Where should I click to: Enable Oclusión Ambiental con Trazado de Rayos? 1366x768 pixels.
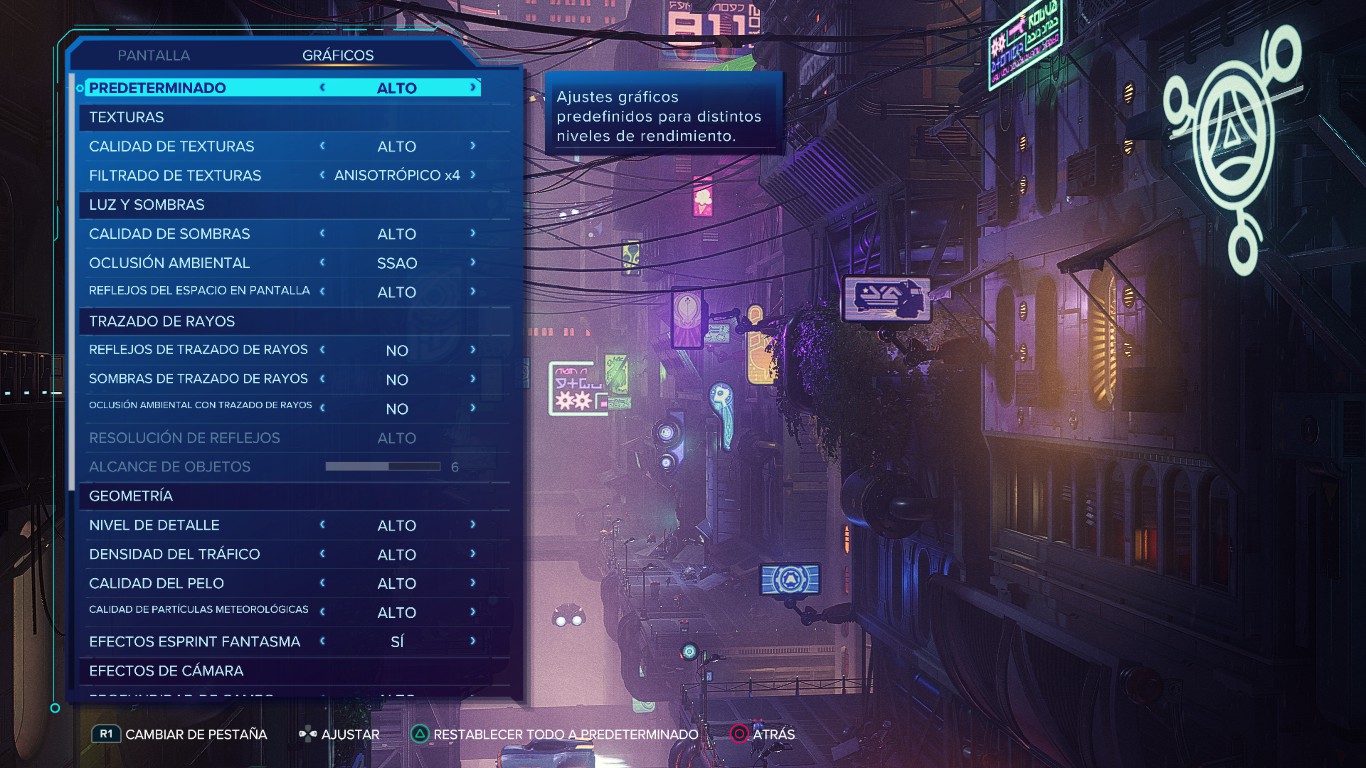pos(473,408)
